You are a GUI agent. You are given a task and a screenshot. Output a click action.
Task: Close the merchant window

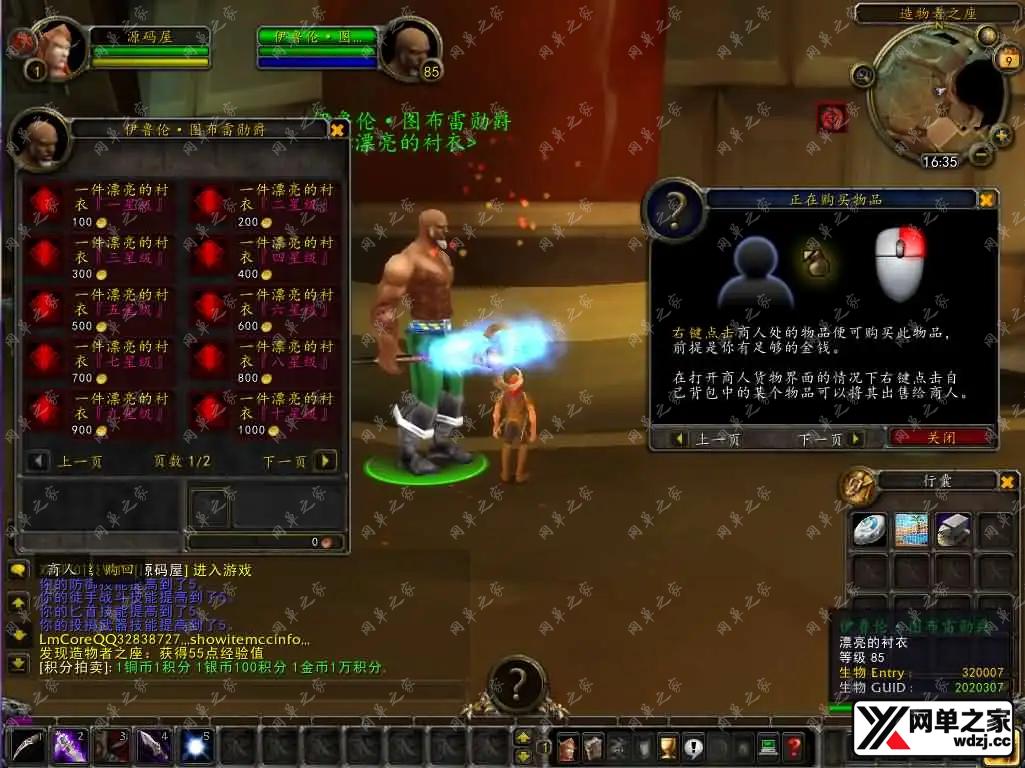coord(337,129)
